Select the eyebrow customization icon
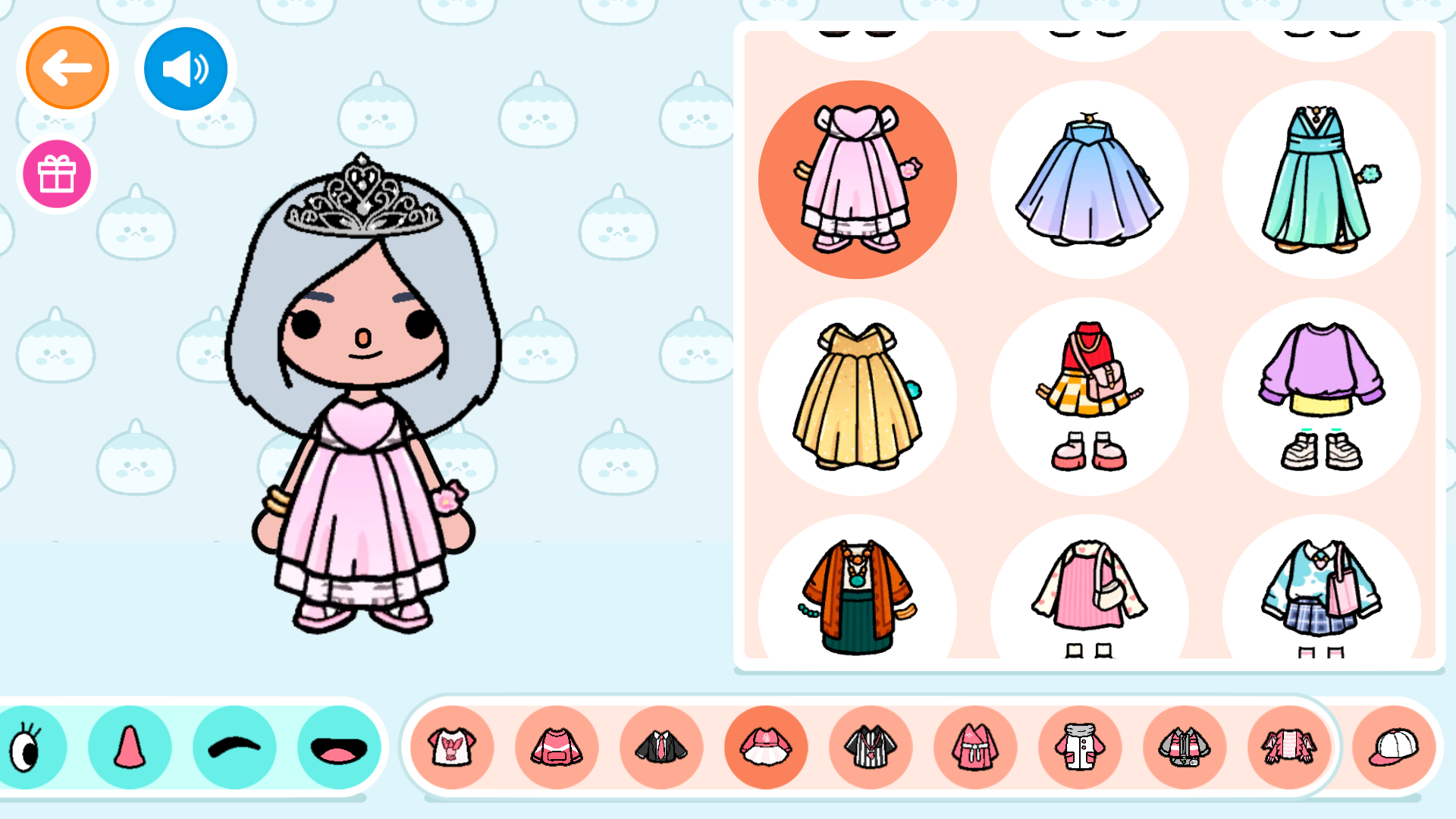The height and width of the screenshot is (819, 1456). coord(234,747)
